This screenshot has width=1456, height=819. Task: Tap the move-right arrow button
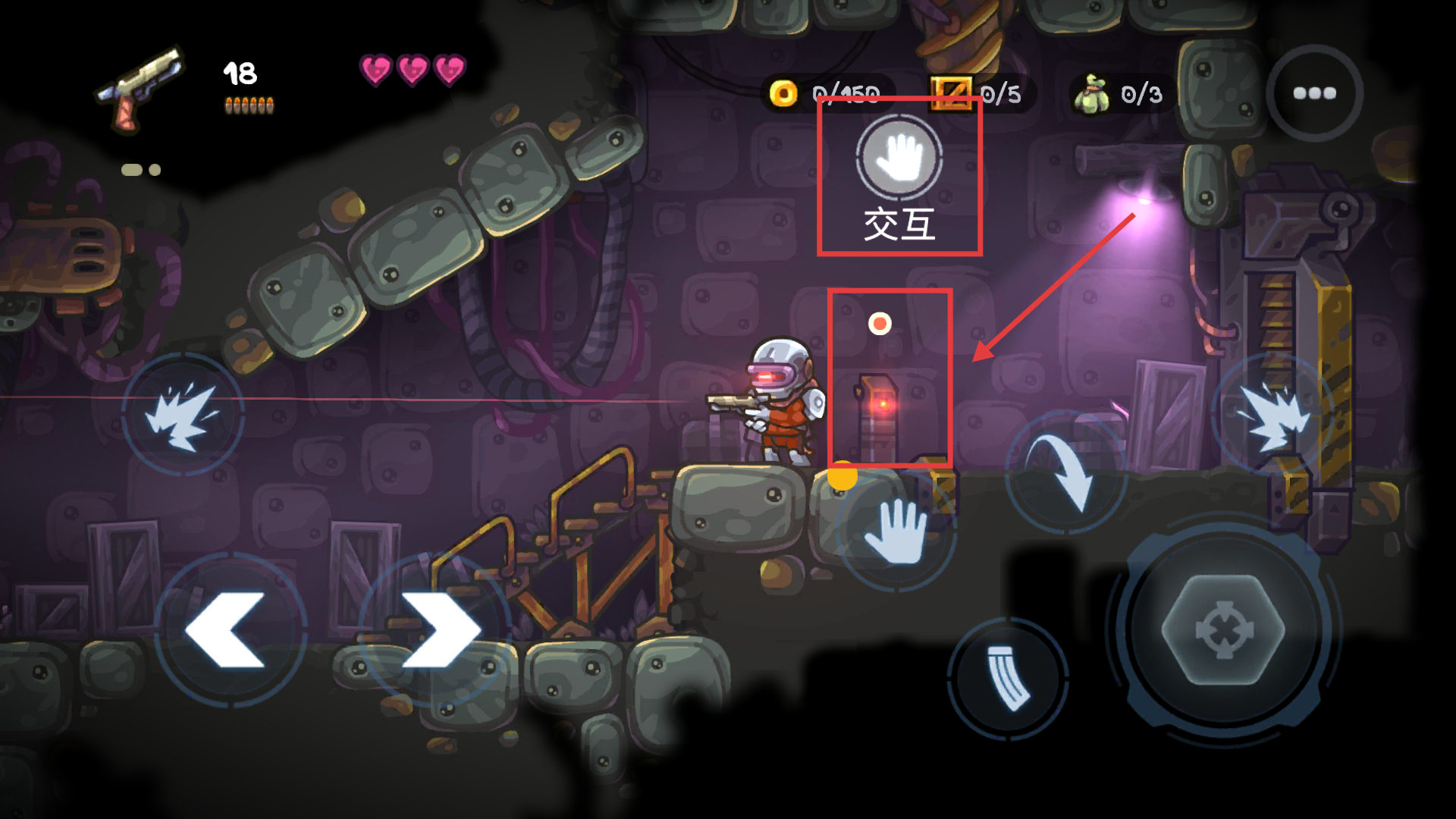(x=437, y=629)
